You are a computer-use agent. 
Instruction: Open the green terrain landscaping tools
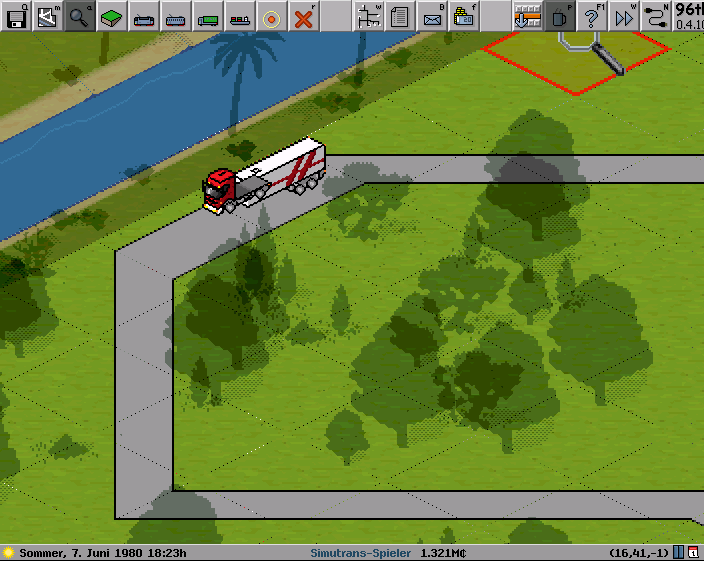pyautogui.click(x=112, y=16)
